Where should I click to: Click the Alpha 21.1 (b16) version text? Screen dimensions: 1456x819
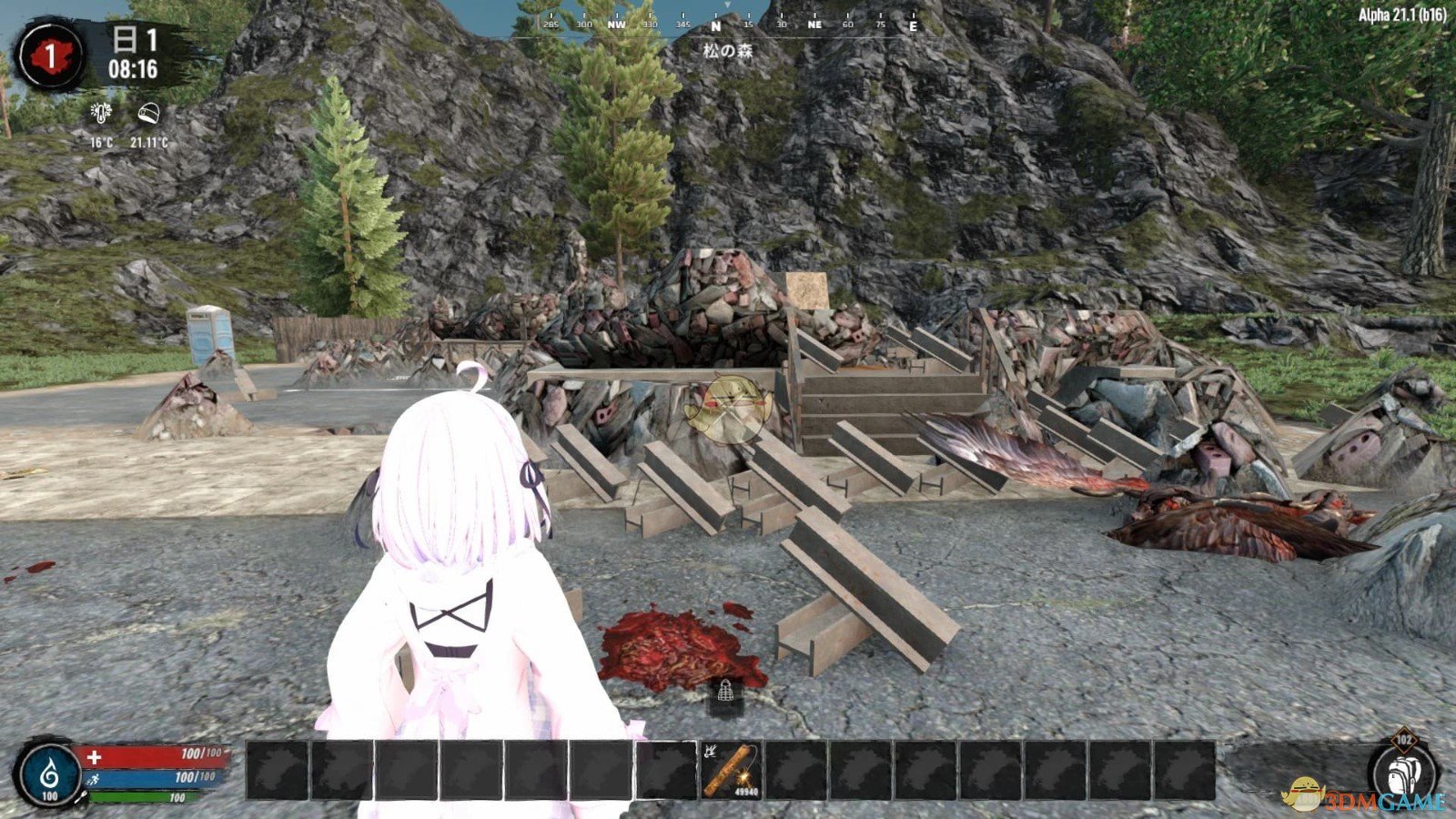(x=1400, y=15)
